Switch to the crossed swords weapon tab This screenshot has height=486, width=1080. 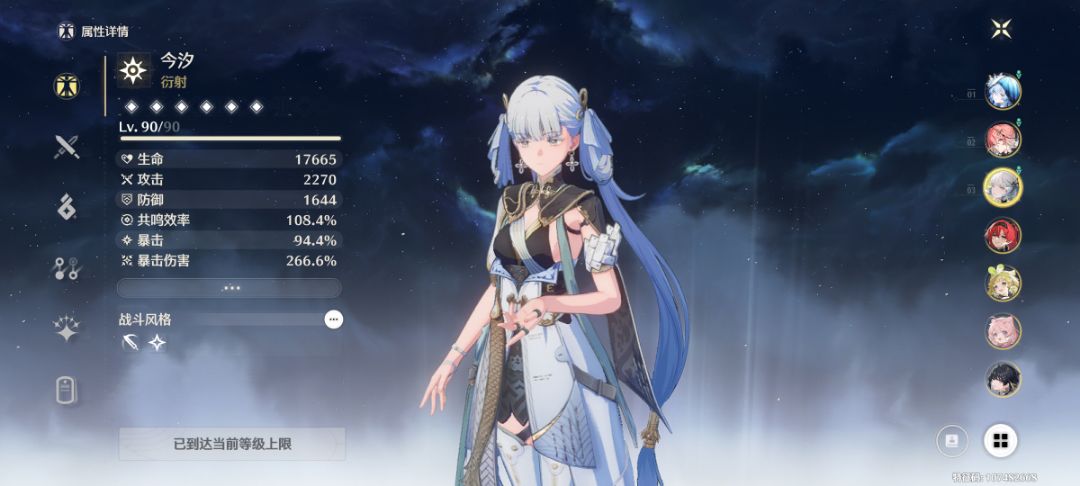point(67,147)
